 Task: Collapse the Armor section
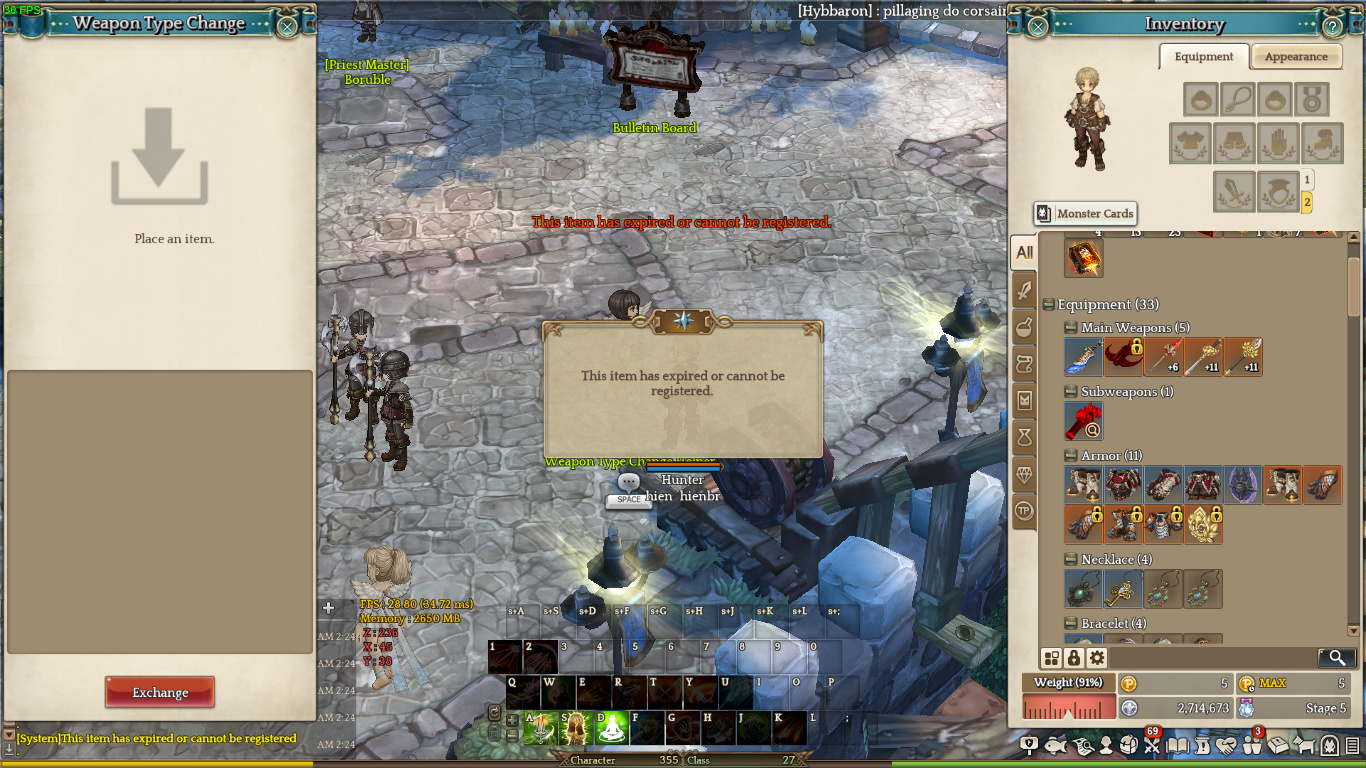click(x=1072, y=456)
